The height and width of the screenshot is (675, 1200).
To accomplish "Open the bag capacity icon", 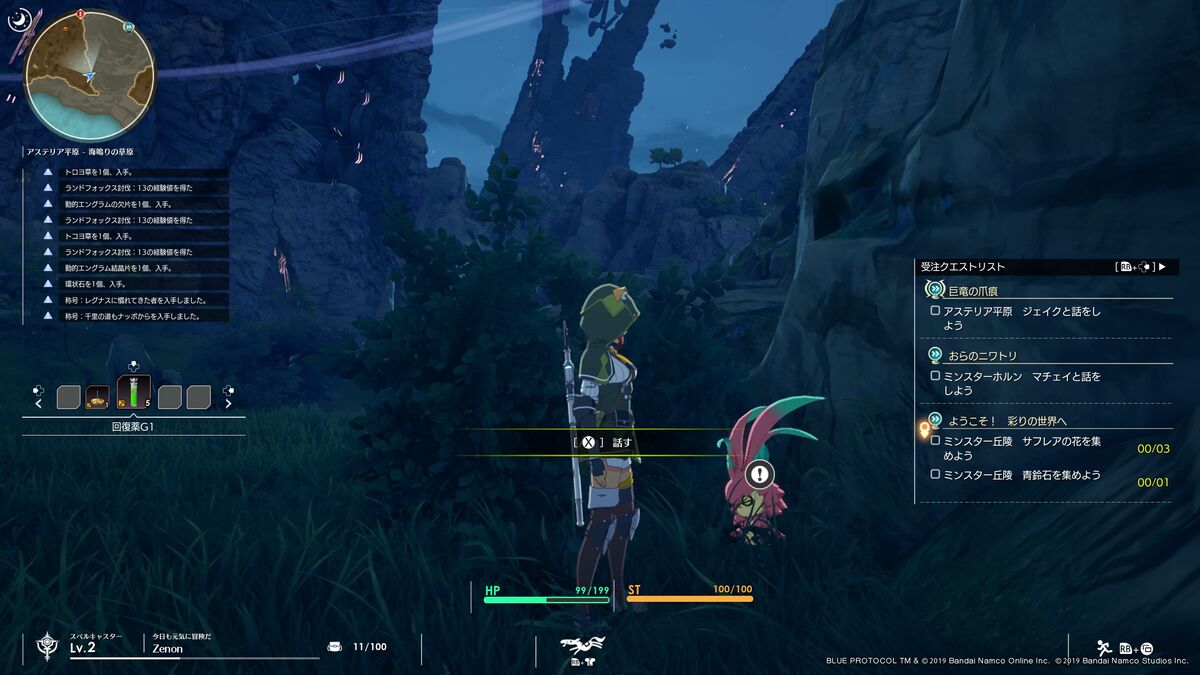I will [335, 647].
